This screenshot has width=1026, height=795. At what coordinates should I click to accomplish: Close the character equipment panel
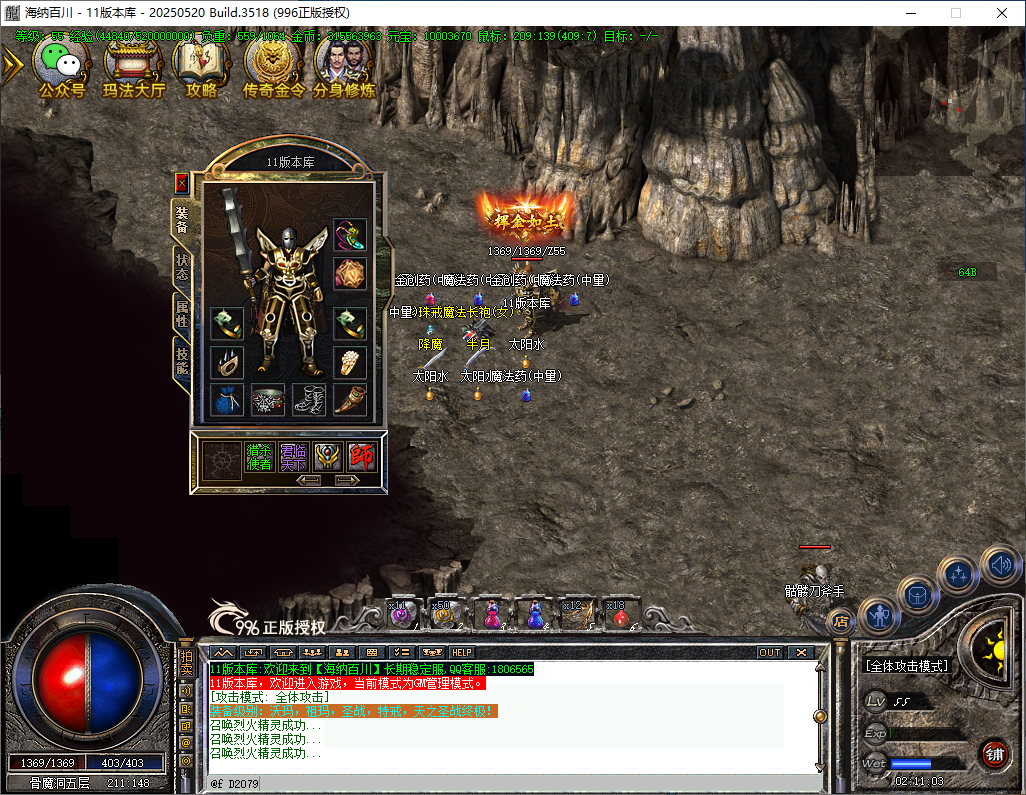(181, 183)
